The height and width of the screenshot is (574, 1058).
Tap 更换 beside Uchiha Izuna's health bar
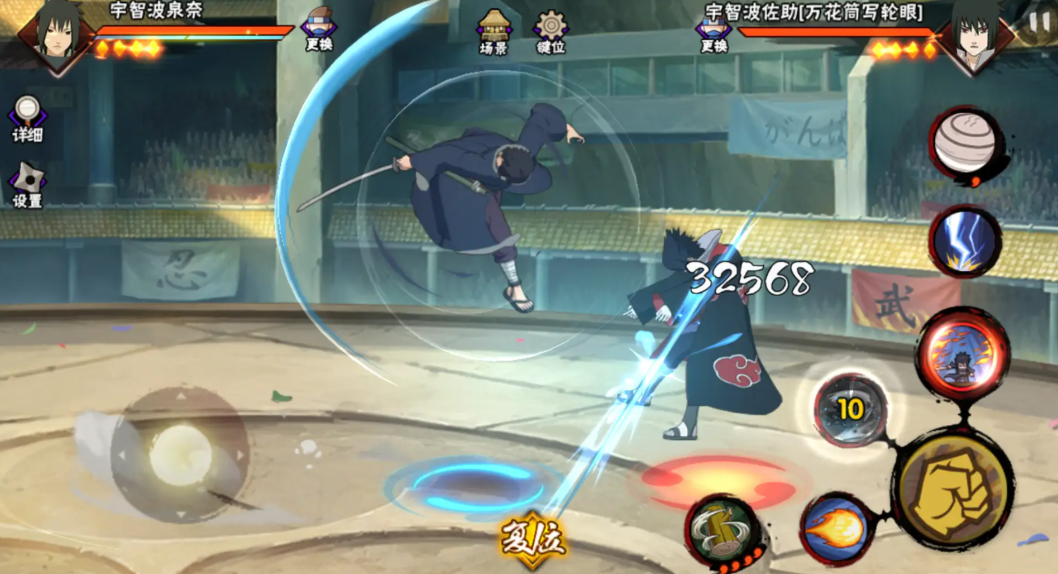click(x=318, y=30)
